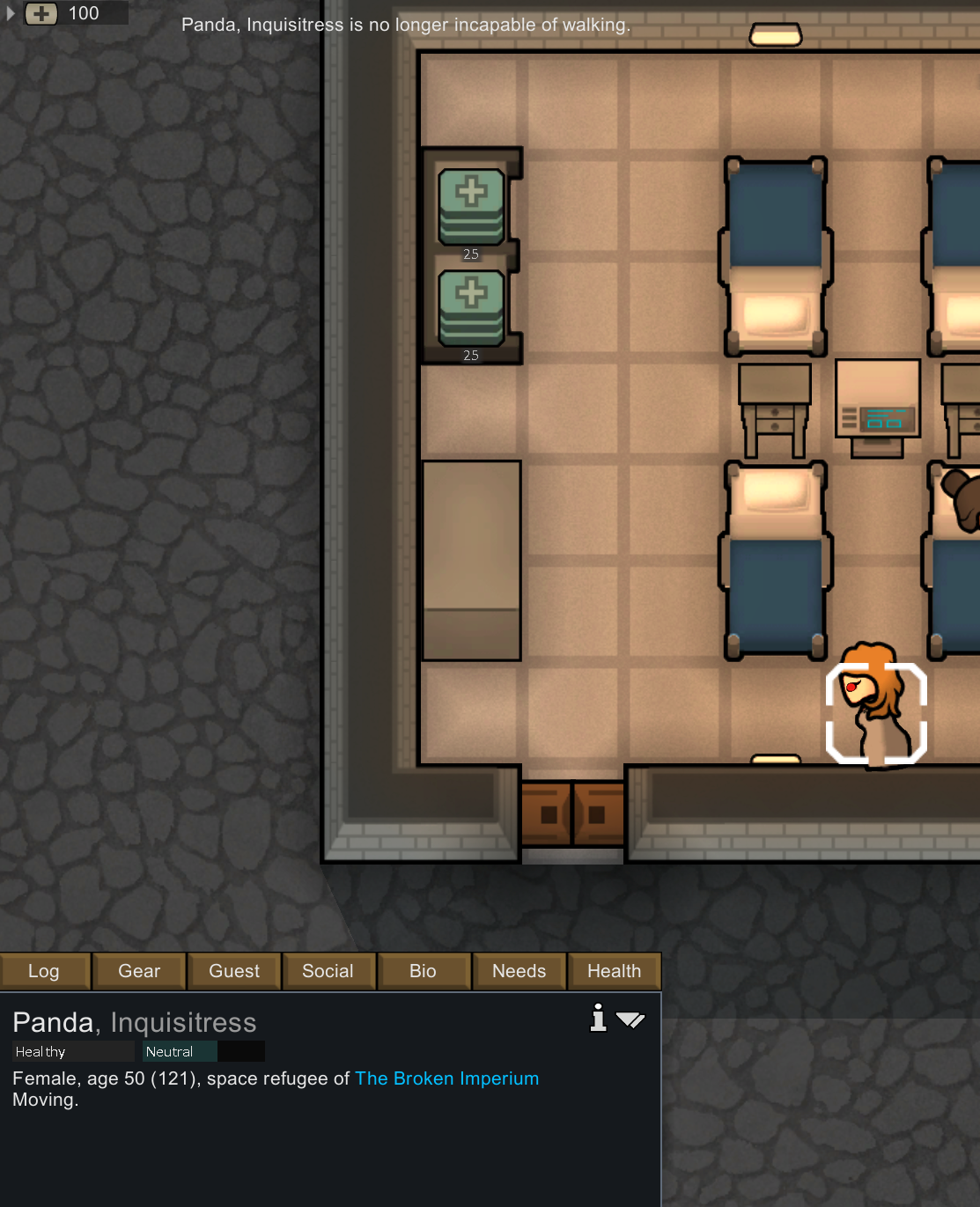Open the Social tab
The height and width of the screenshot is (1207, 980).
[328, 971]
